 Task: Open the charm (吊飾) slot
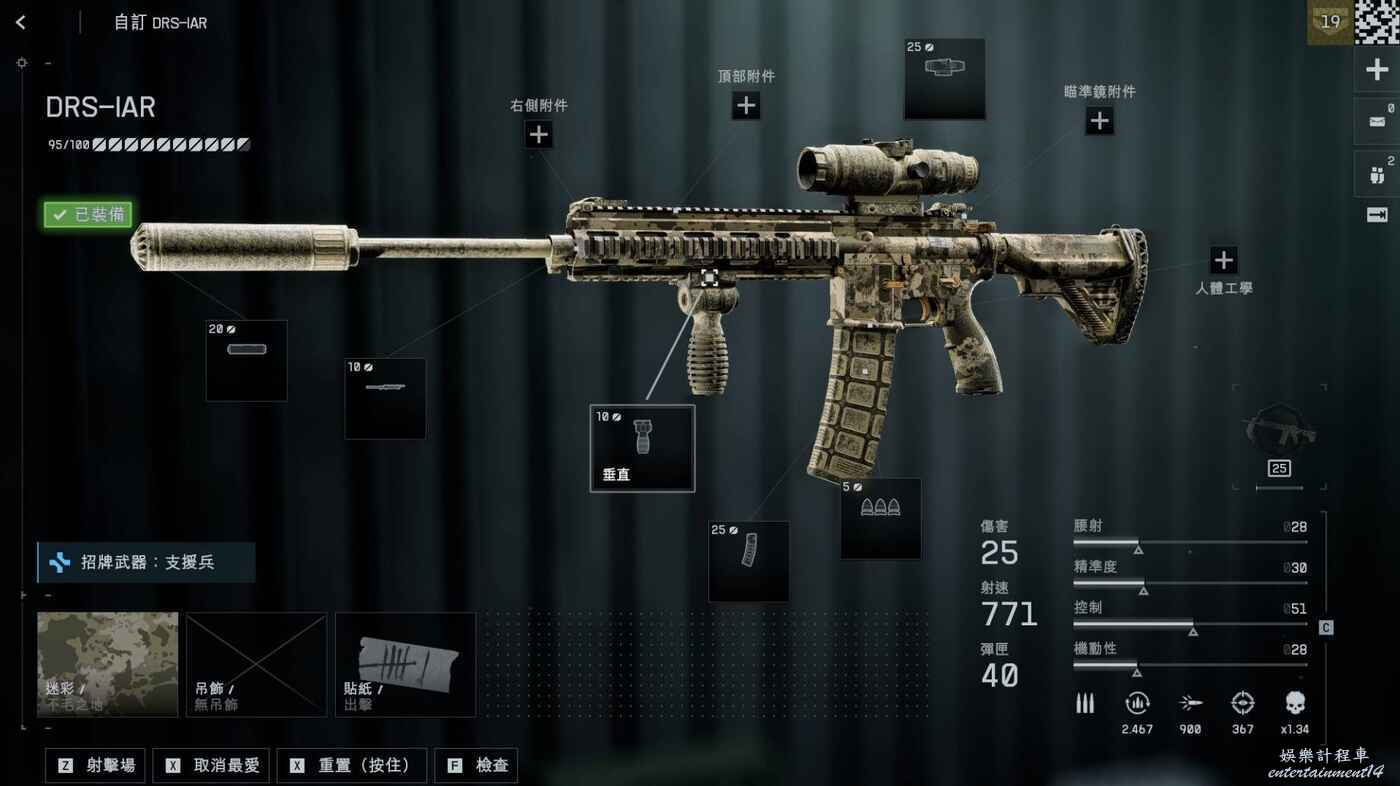[256, 664]
